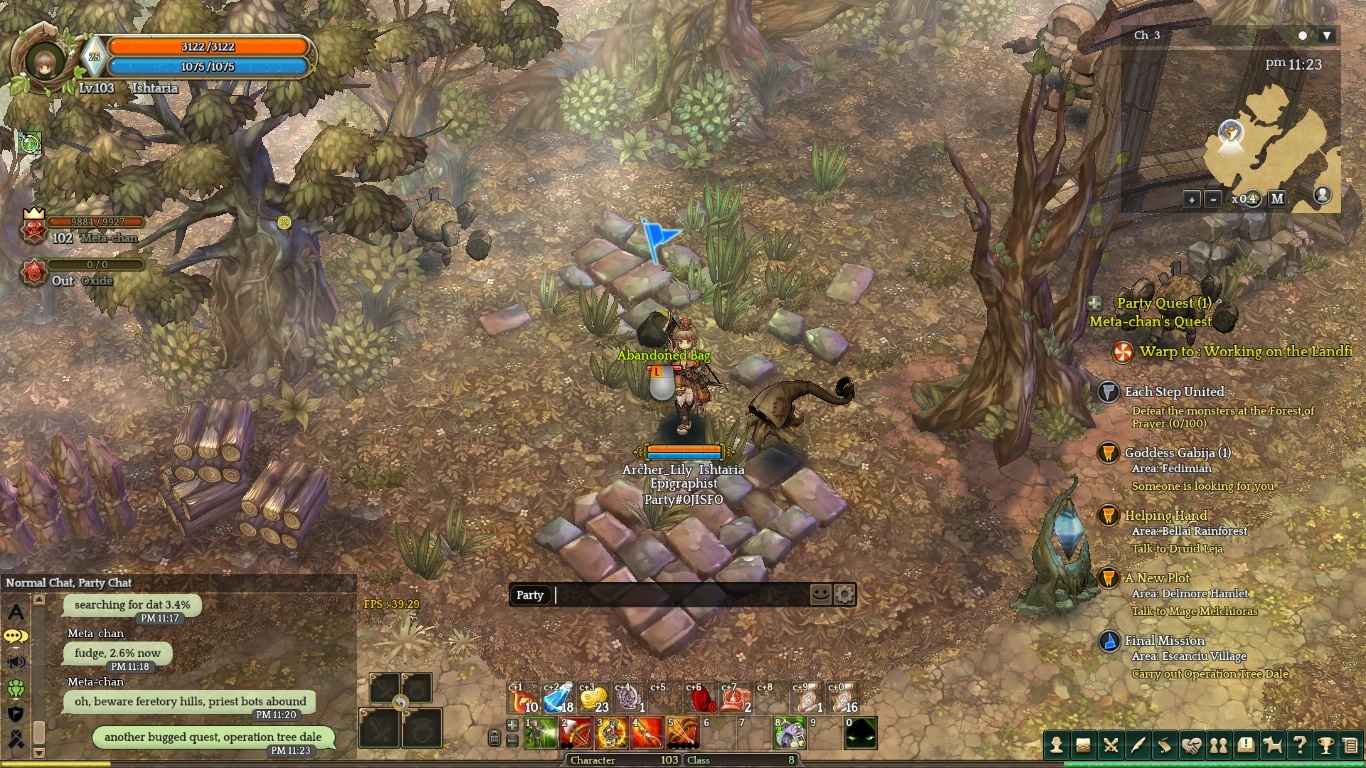Open the help question mark menu button
Viewport: 1366px width, 768px height.
tap(1299, 745)
